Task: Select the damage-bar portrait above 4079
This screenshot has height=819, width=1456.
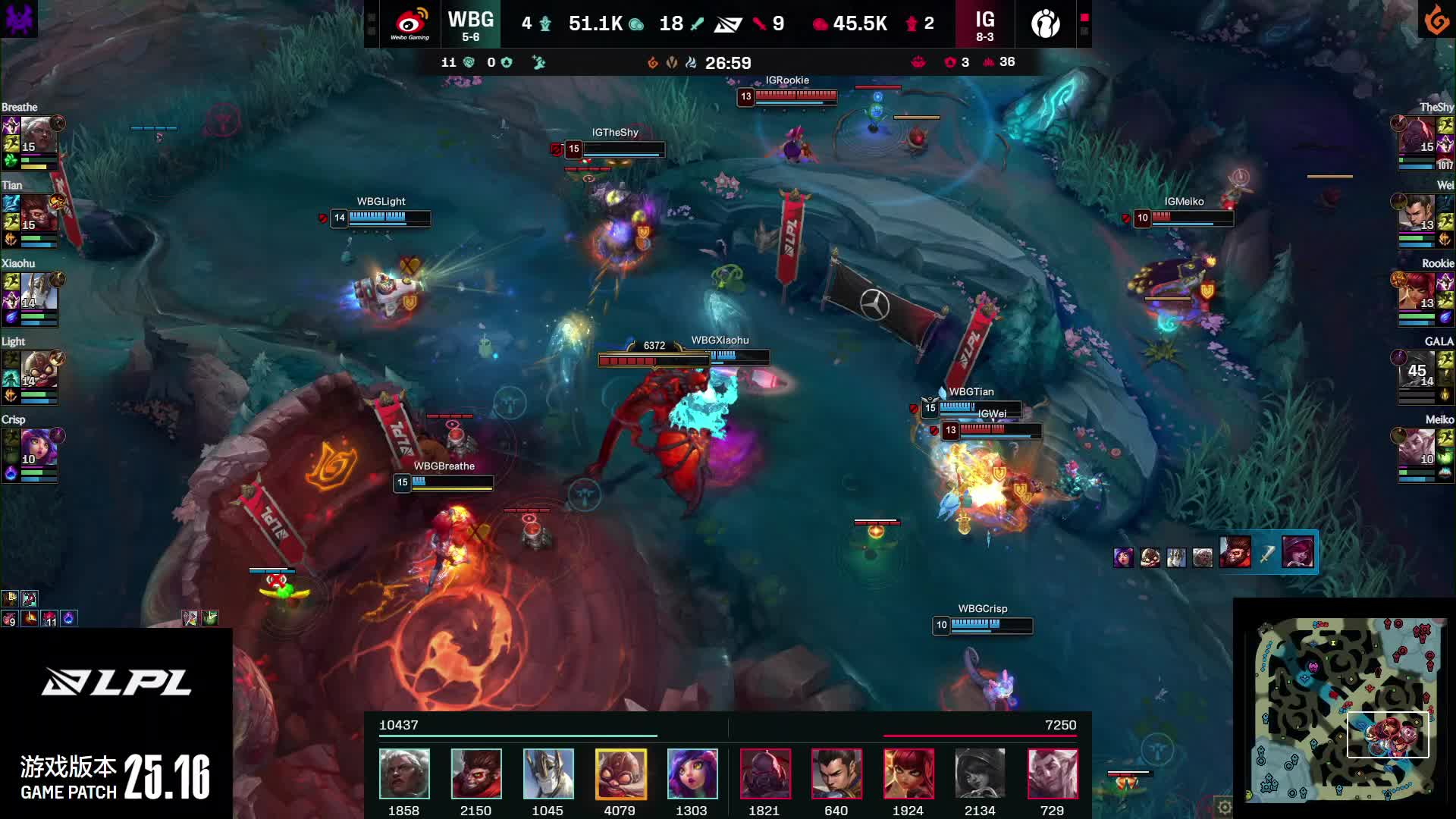Action: pyautogui.click(x=620, y=773)
